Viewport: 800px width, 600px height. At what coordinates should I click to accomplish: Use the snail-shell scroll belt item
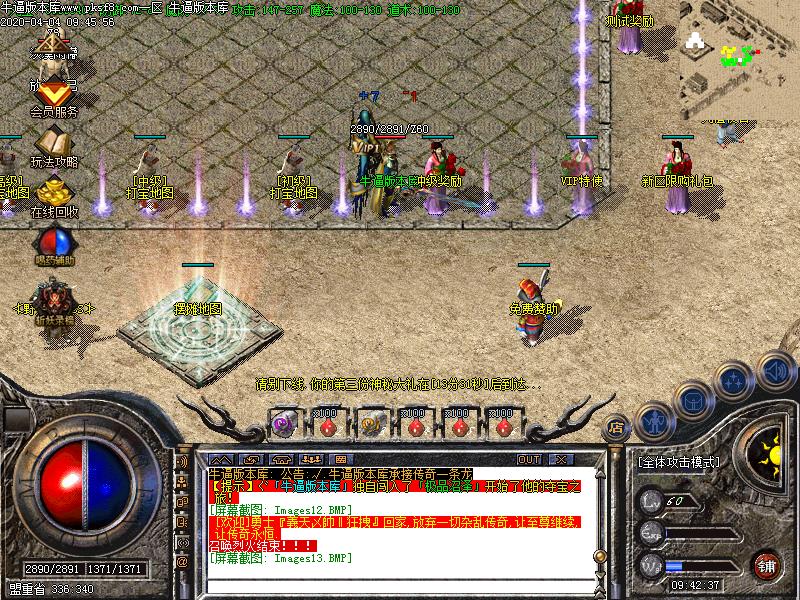click(x=370, y=424)
